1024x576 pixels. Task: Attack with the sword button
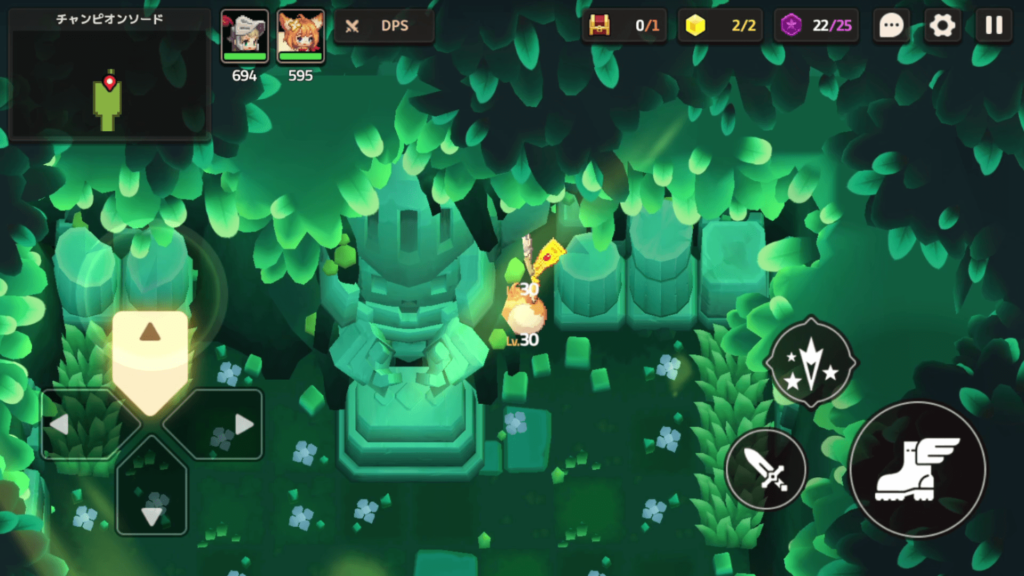(x=766, y=468)
